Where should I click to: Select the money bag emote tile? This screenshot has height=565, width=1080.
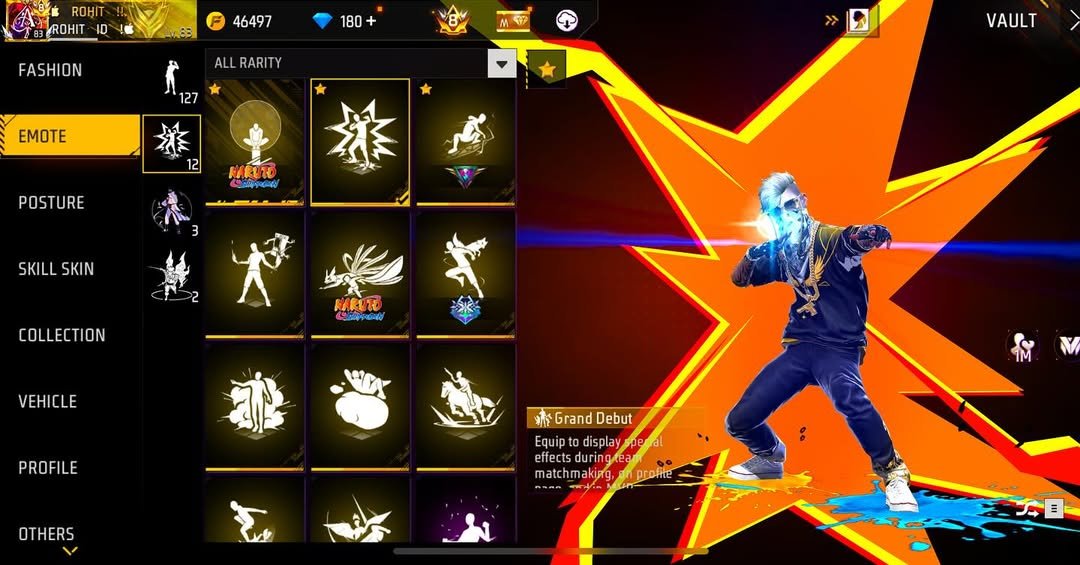pyautogui.click(x=360, y=406)
